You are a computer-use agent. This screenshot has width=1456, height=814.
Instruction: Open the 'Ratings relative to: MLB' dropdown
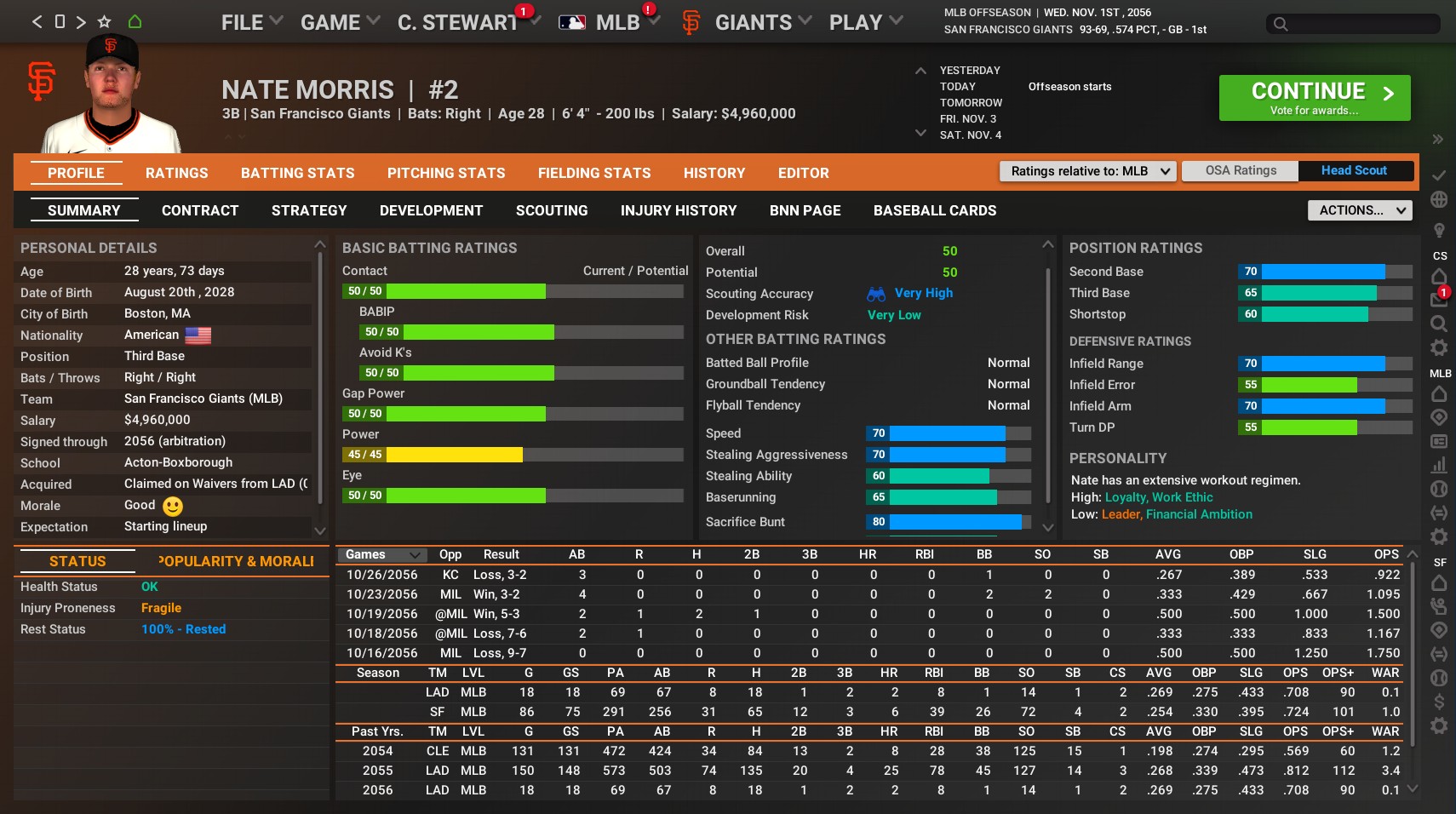click(1087, 170)
